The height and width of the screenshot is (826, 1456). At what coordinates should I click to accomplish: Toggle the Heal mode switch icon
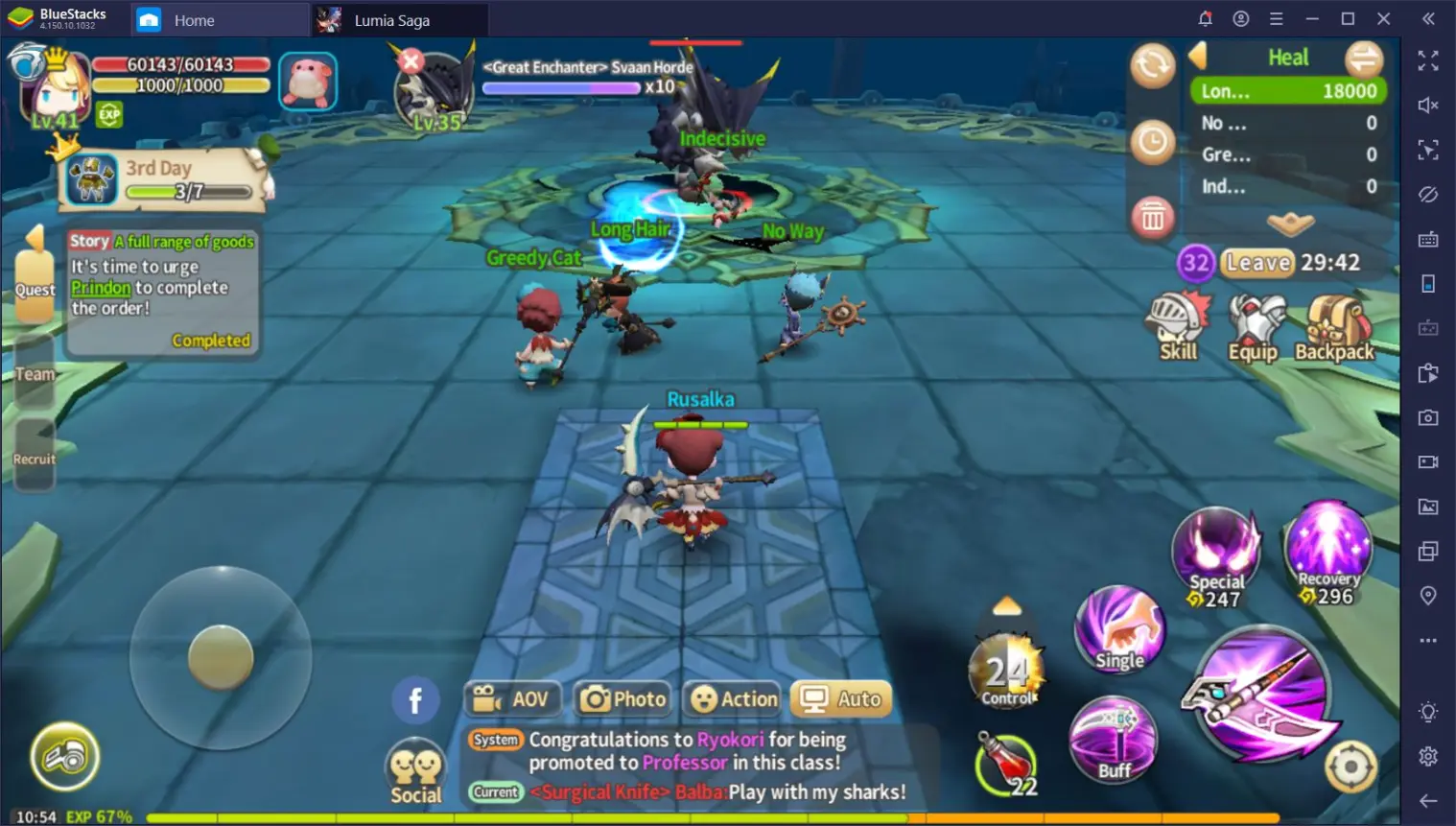(x=1363, y=59)
